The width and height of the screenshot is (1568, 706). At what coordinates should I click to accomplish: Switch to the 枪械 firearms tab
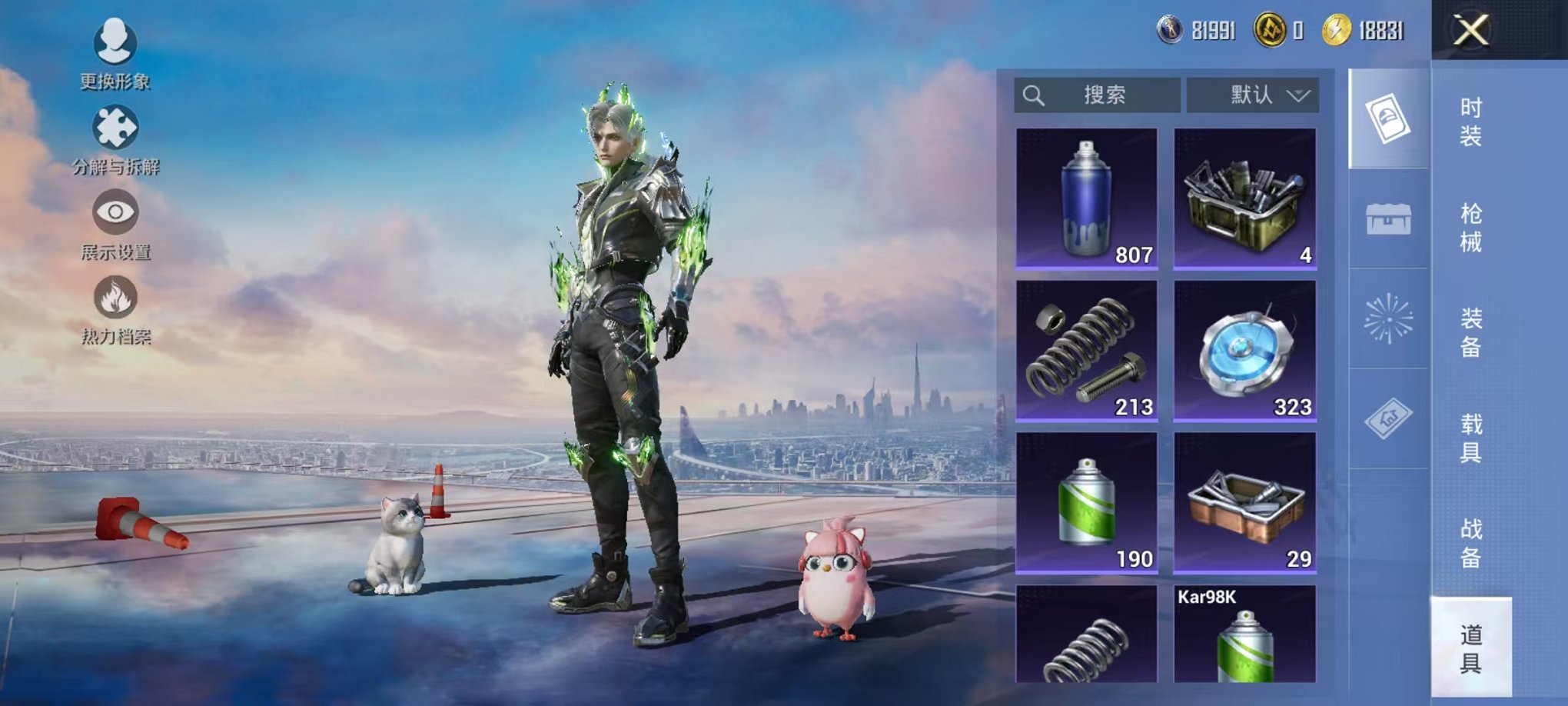[x=1470, y=228]
